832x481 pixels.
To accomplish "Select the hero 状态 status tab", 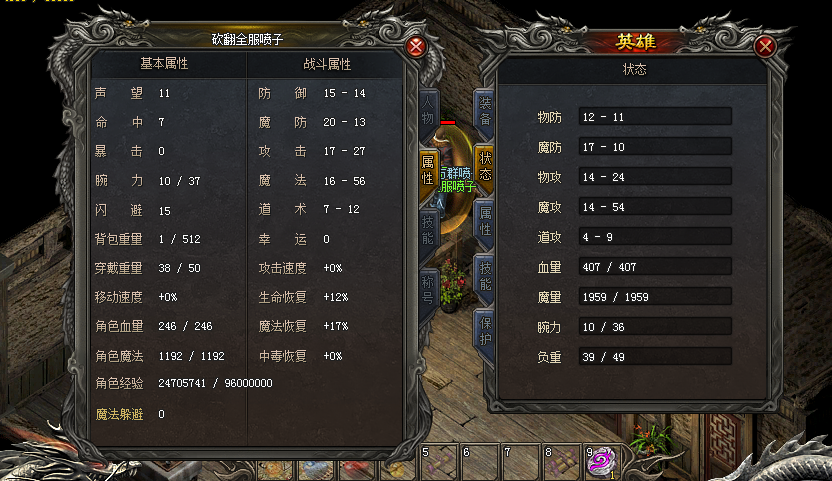I will click(x=485, y=166).
